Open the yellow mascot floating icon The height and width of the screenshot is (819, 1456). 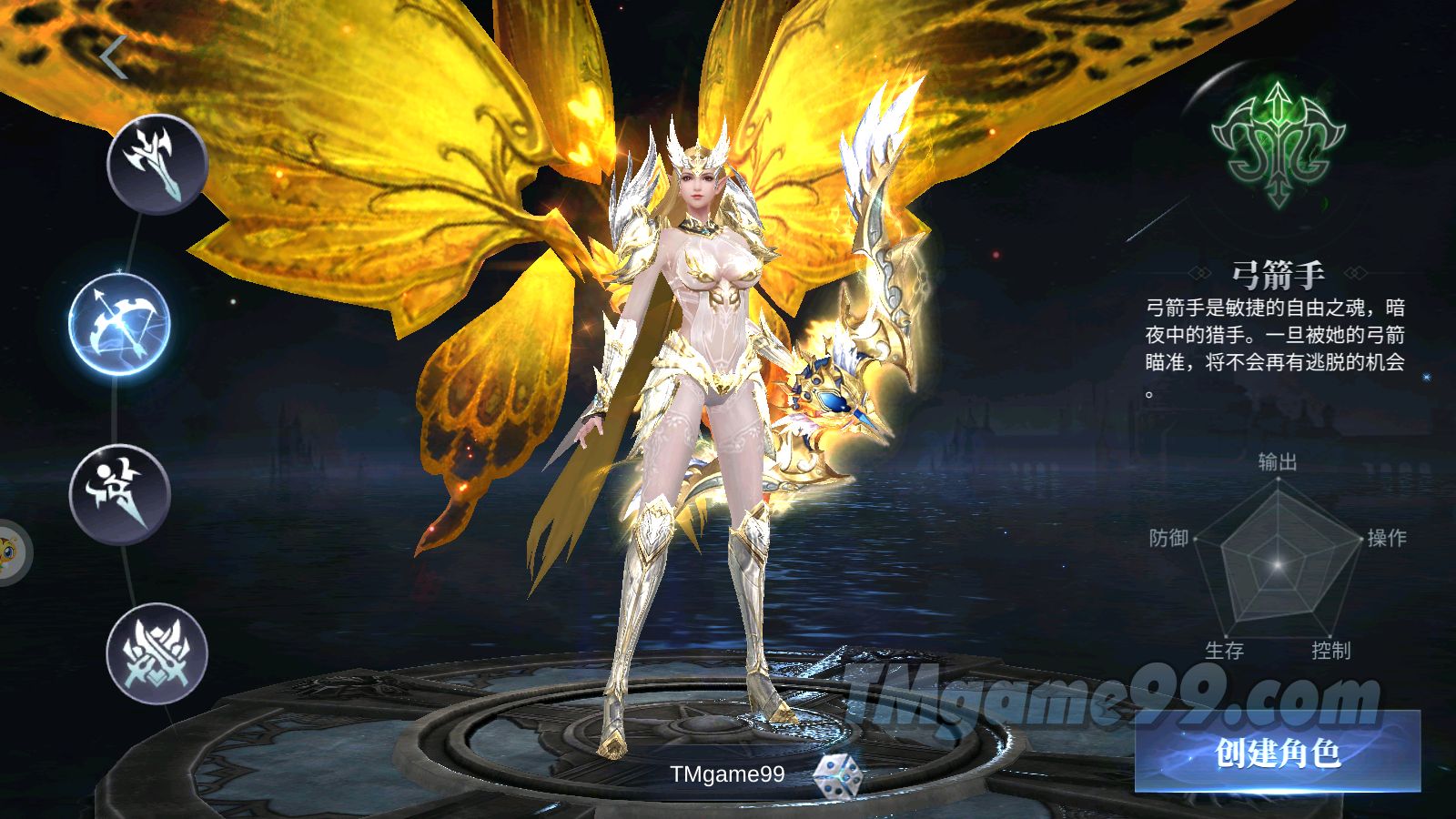tap(11, 551)
